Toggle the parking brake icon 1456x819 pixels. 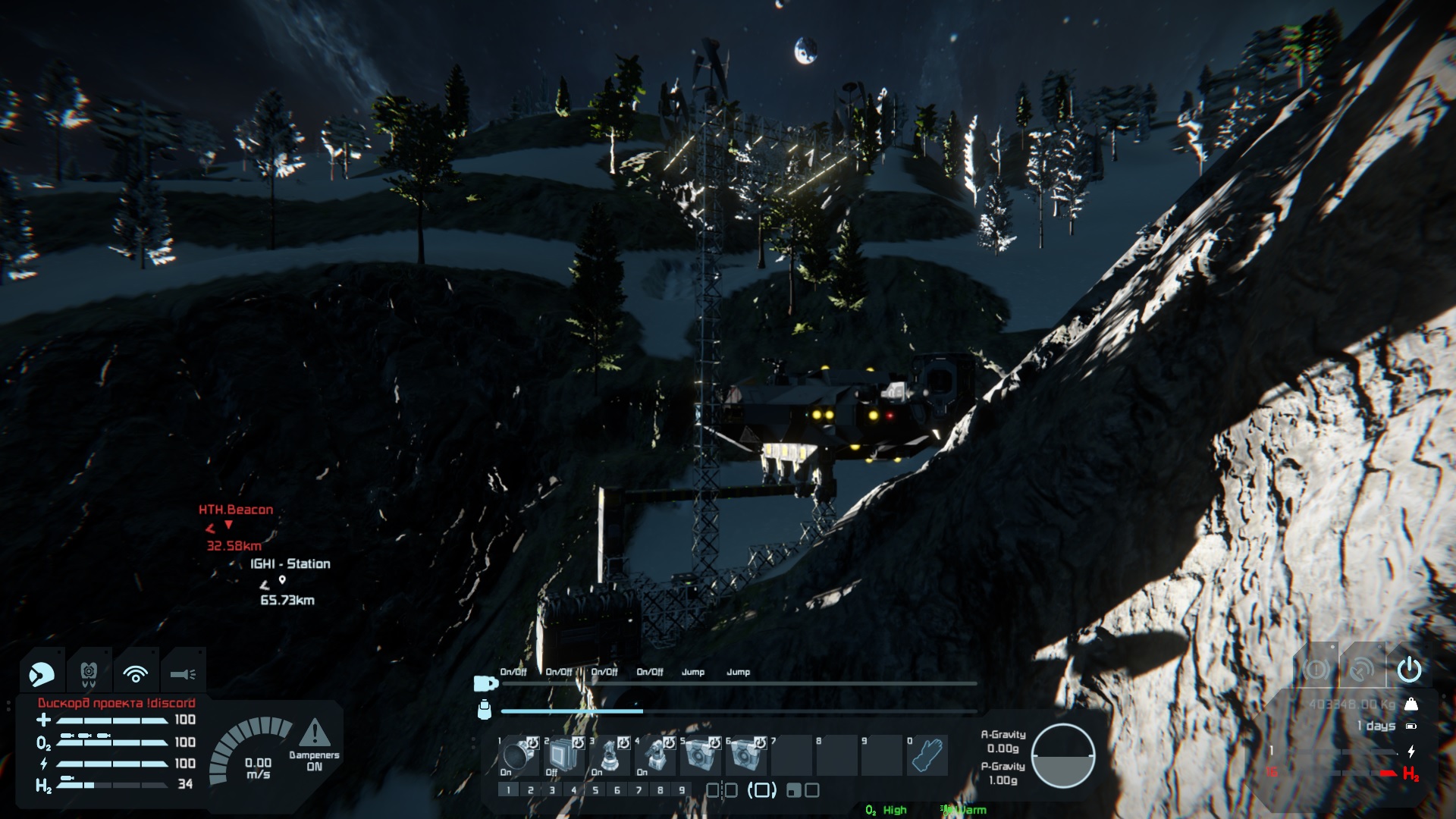point(1316,670)
